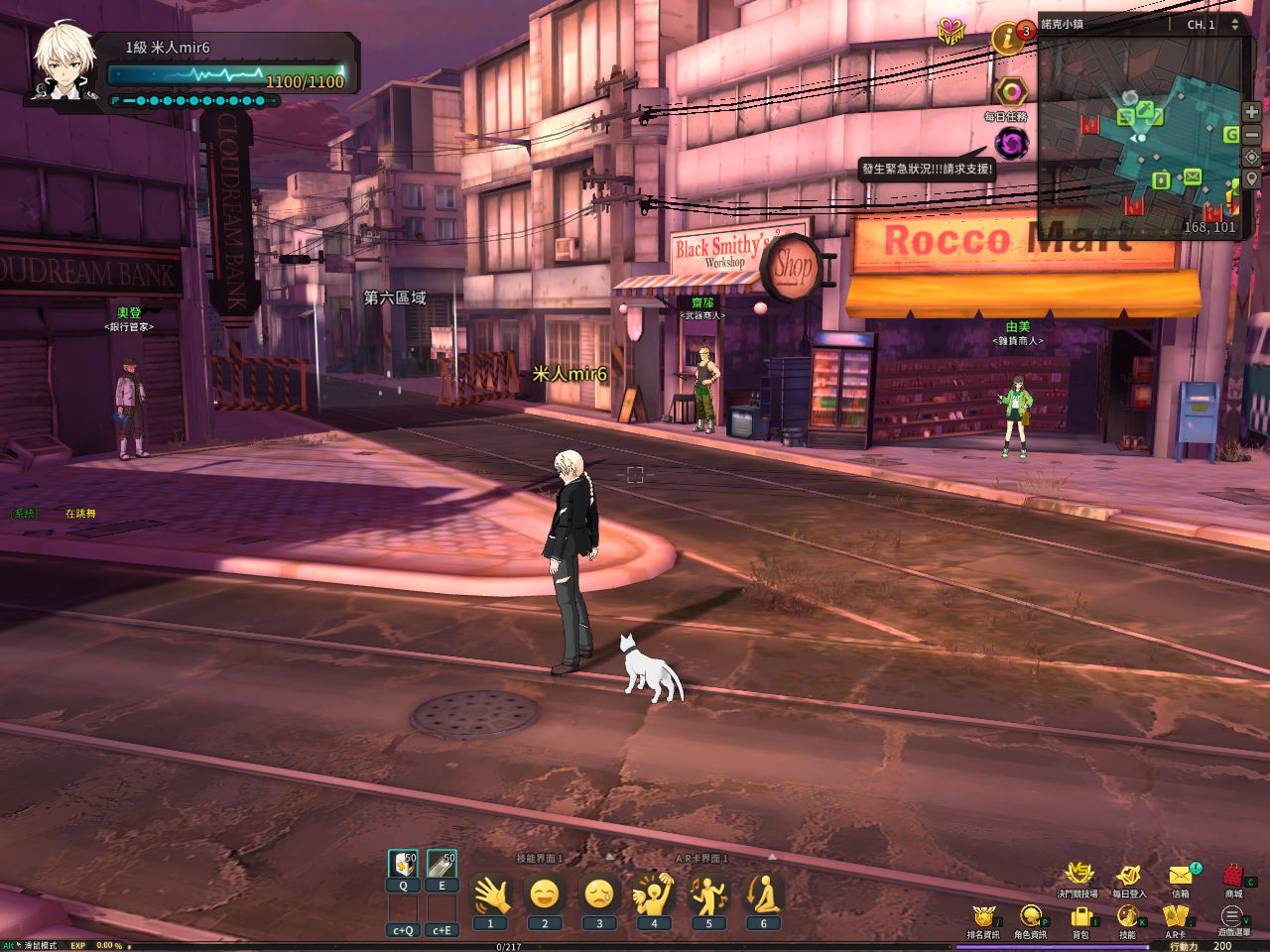Activate the dancing figure emote
Image resolution: width=1270 pixels, height=952 pixels.
click(x=708, y=895)
